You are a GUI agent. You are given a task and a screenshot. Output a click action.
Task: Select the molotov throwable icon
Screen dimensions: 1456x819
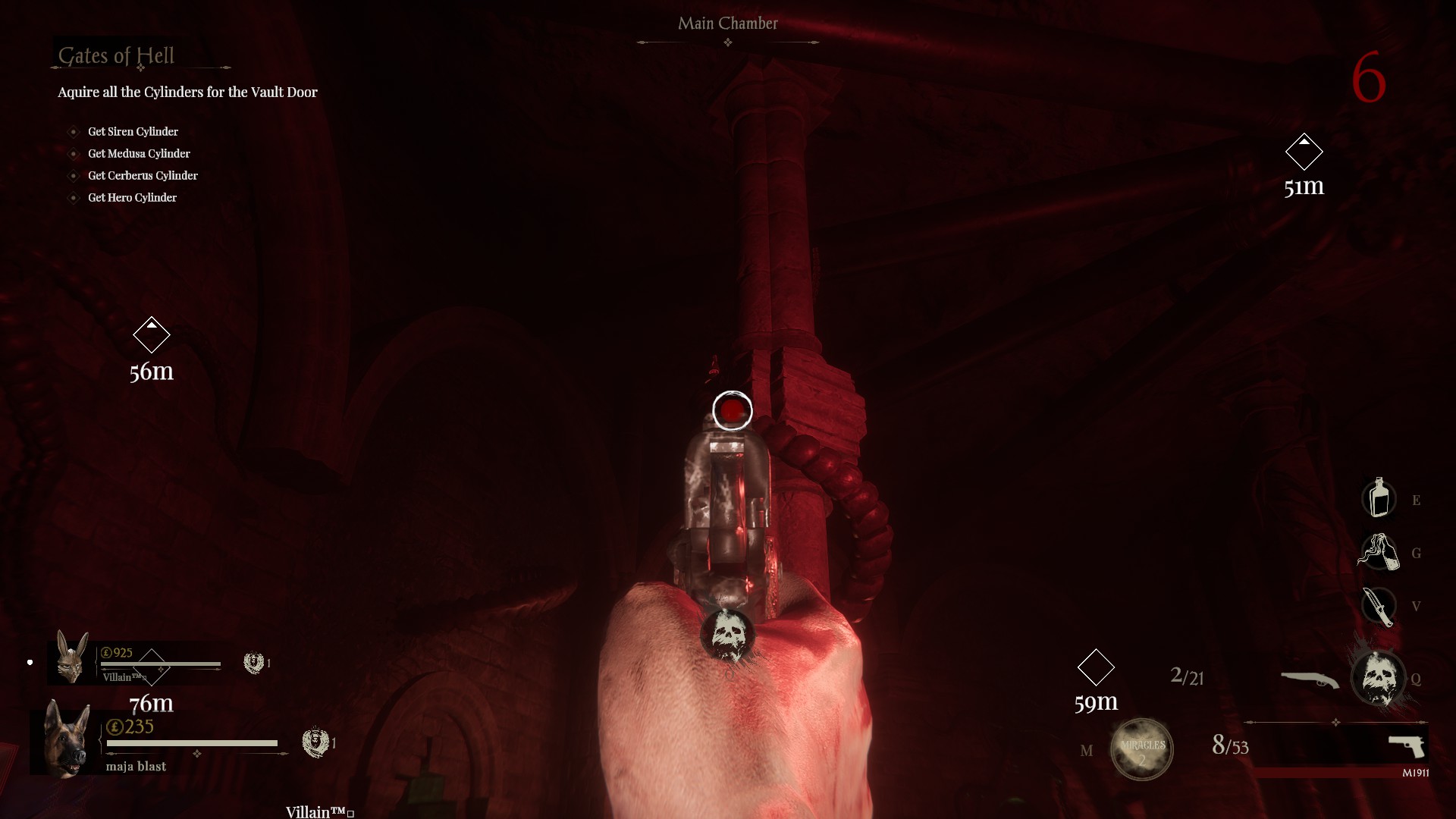coord(1378,552)
